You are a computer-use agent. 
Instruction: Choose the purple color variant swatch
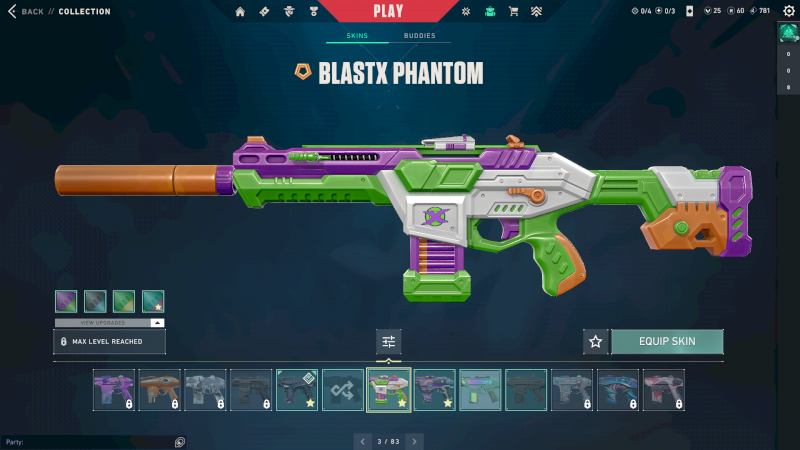coord(66,301)
